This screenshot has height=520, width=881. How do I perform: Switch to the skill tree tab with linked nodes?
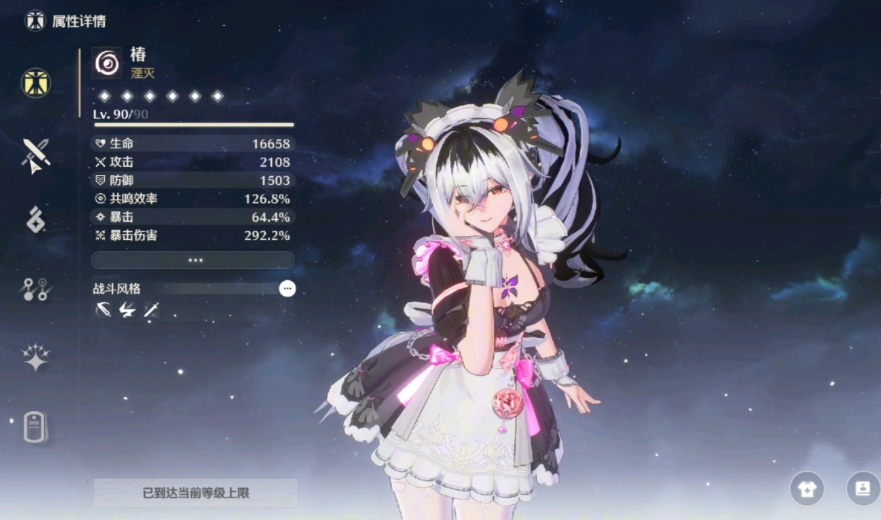click(36, 290)
